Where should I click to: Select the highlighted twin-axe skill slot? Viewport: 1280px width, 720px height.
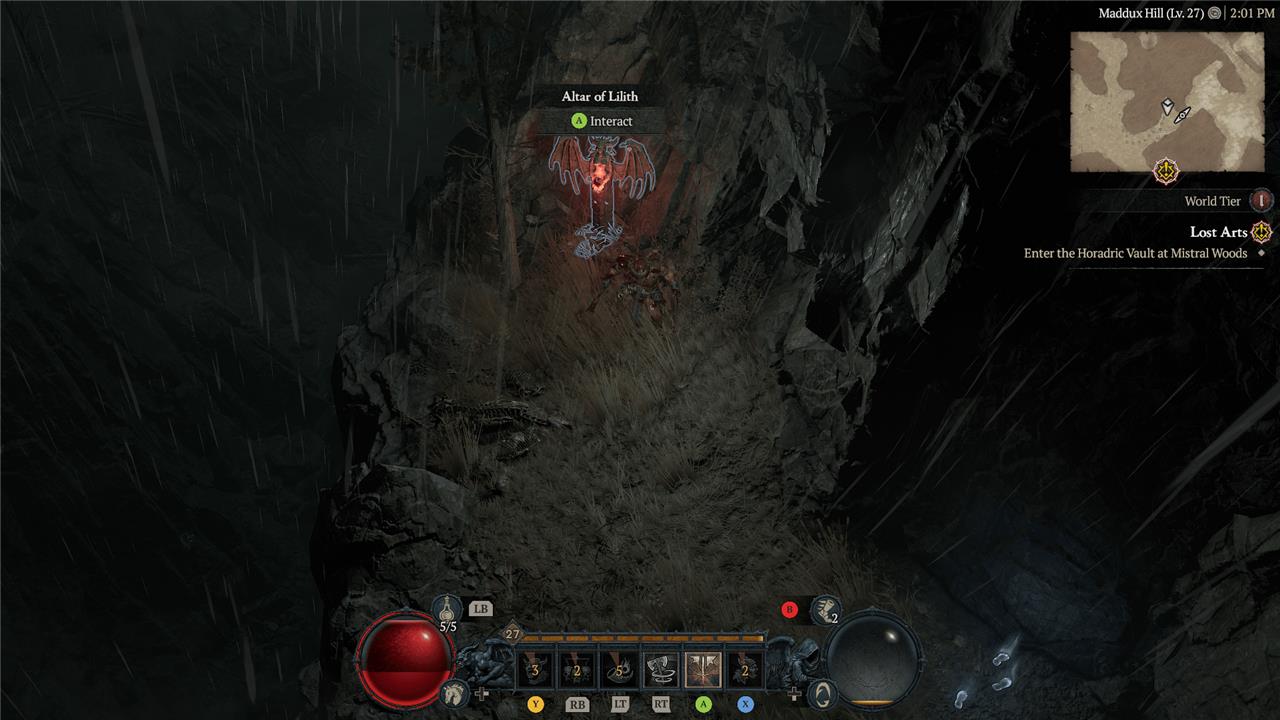click(703, 670)
